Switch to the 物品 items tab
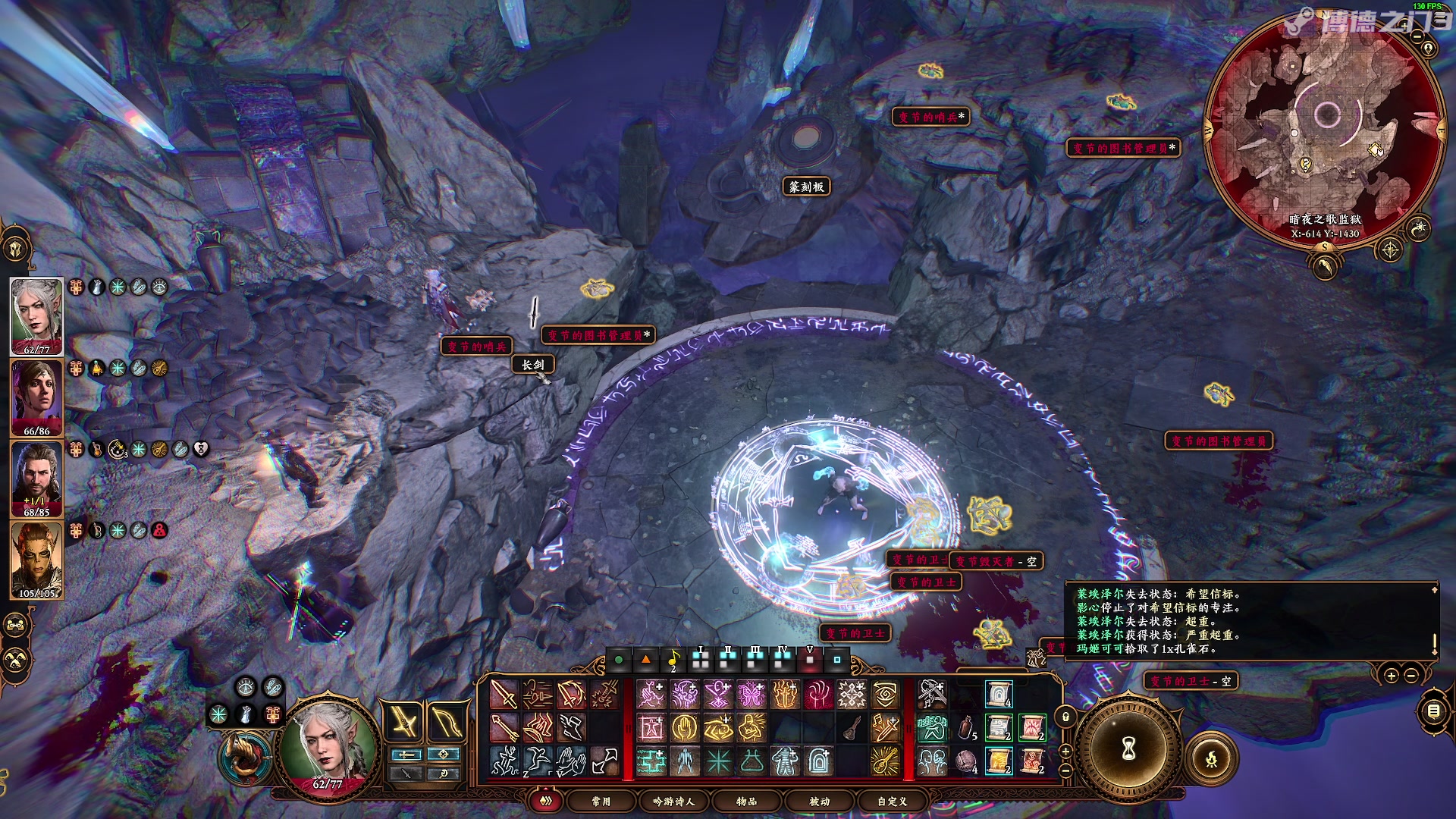Image resolution: width=1456 pixels, height=819 pixels. pos(746,801)
